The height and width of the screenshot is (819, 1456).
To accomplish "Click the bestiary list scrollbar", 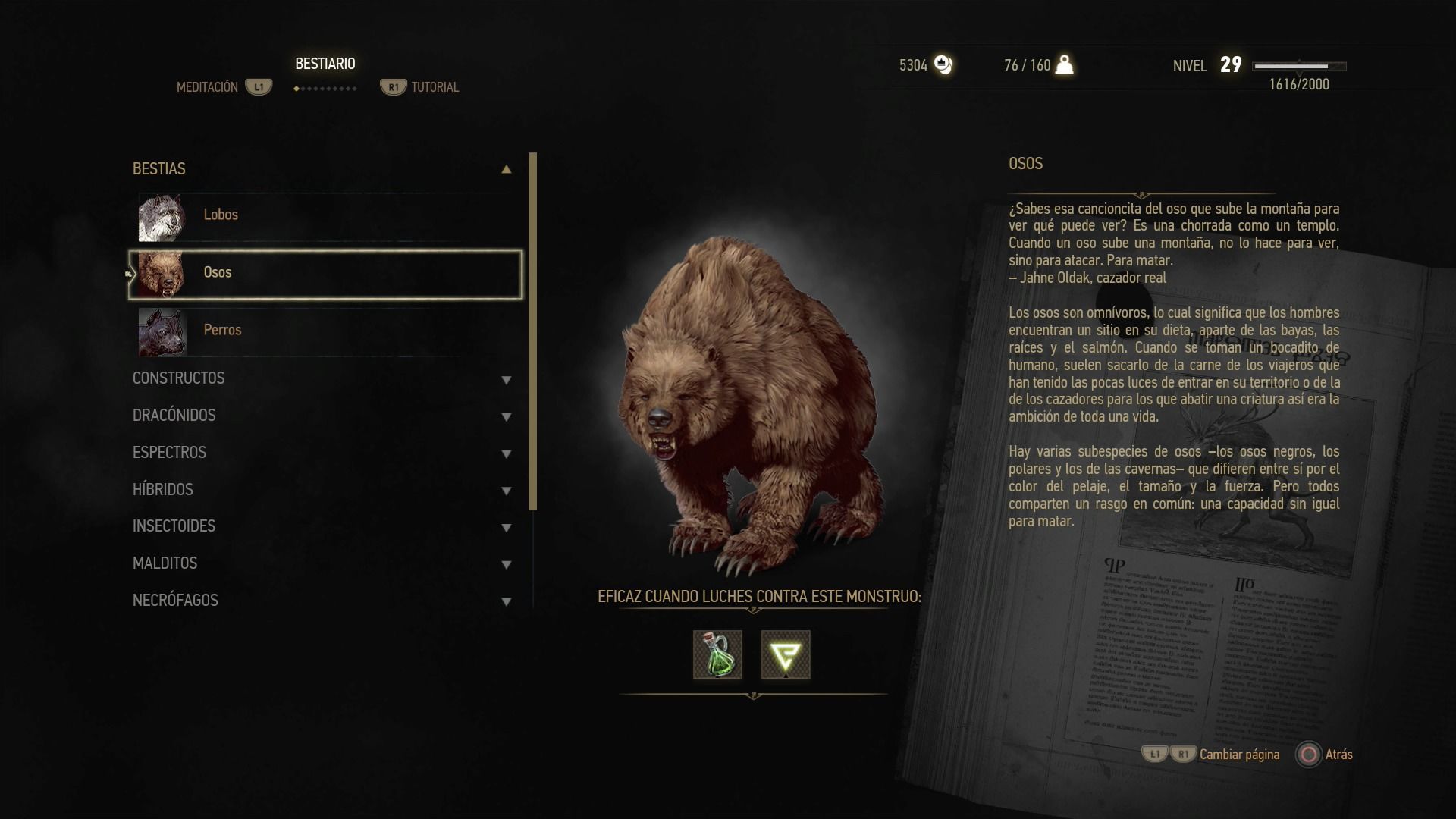I will 533,331.
